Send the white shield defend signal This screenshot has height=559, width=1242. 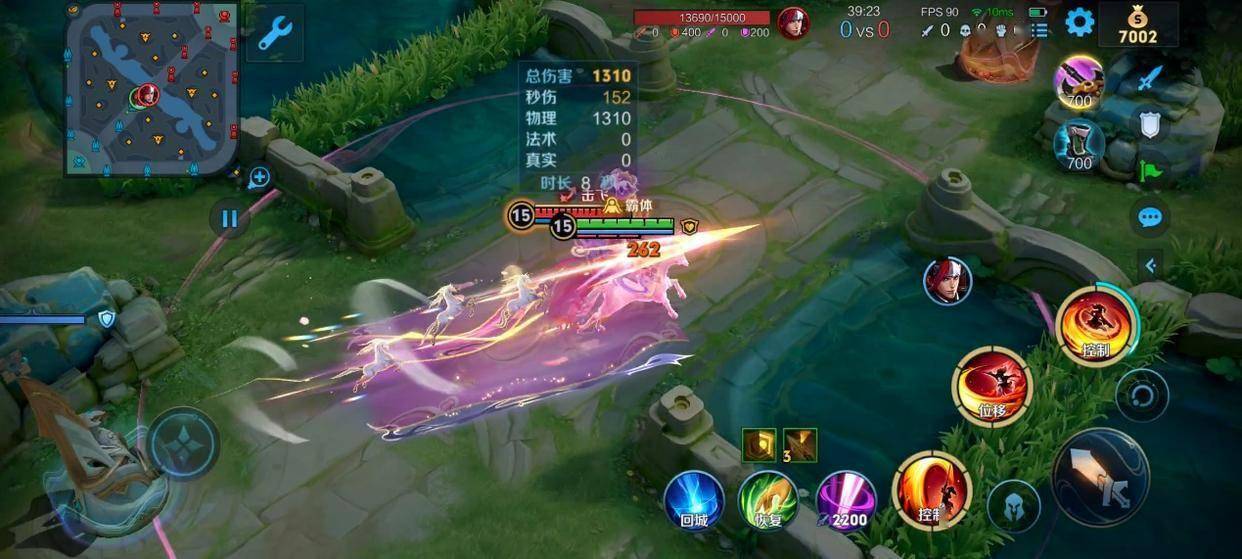(1150, 123)
